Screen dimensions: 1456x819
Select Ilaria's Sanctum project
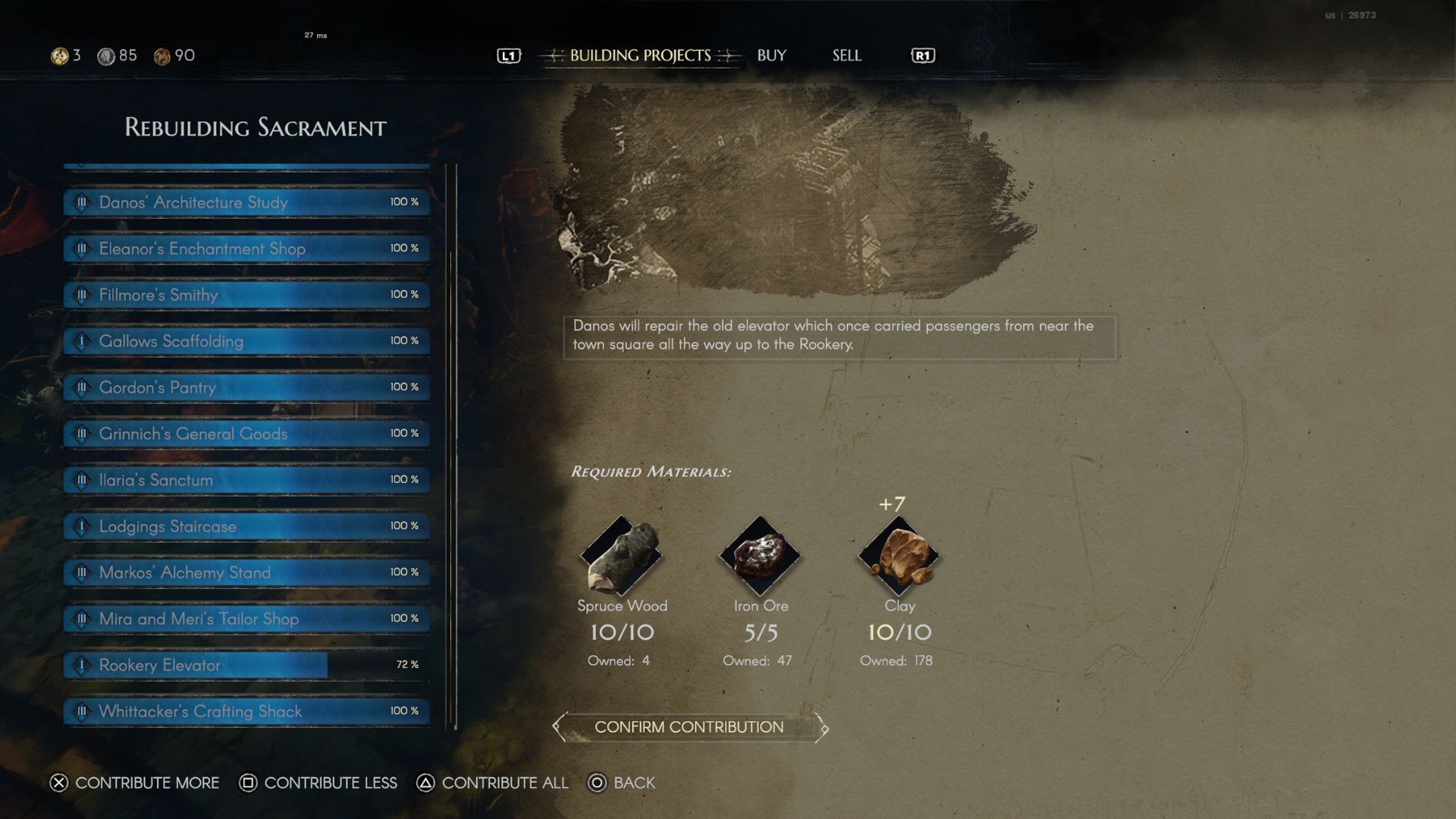(246, 480)
